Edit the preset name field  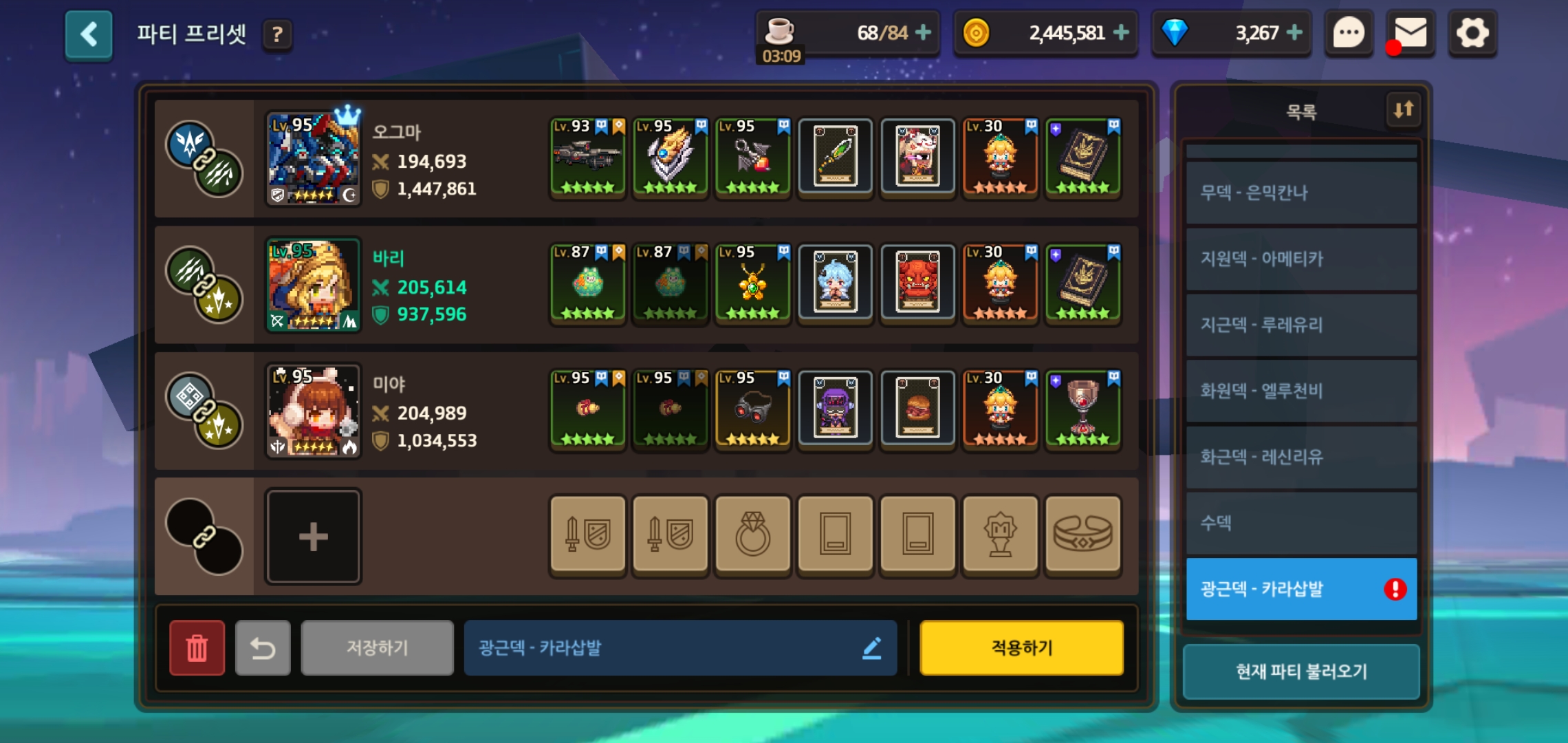679,647
